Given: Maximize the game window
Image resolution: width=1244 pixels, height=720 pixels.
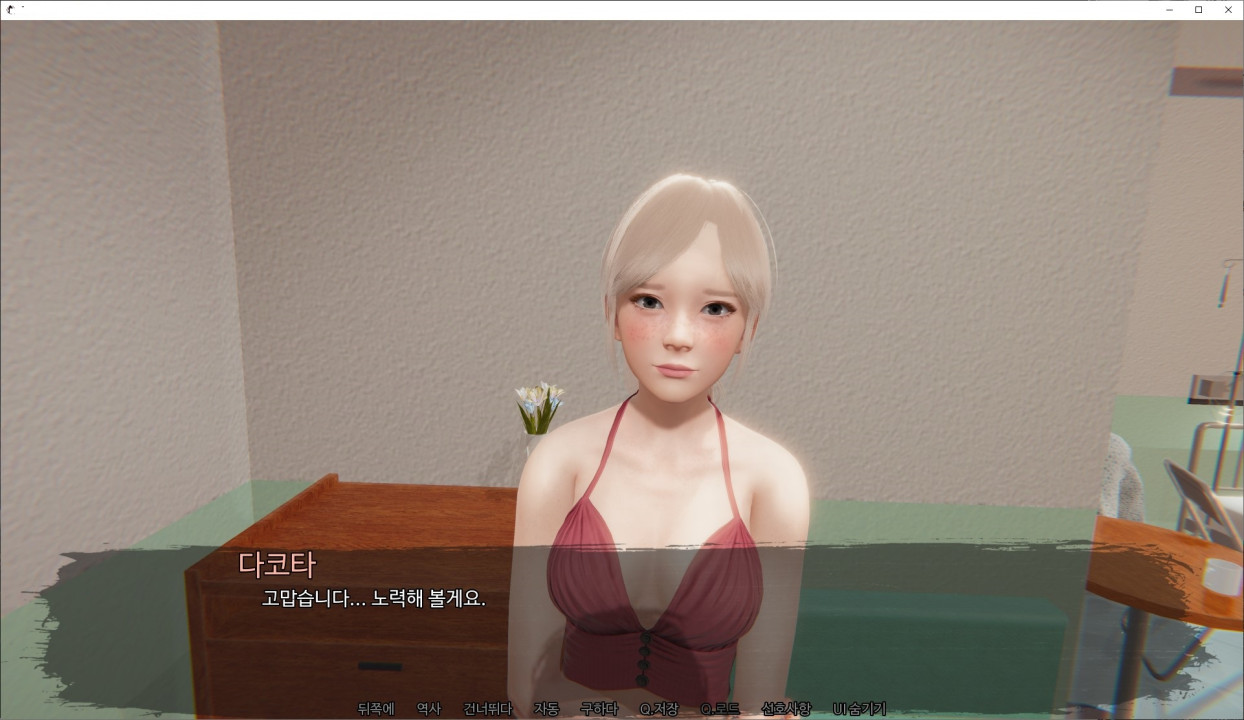Looking at the screenshot, I should tap(1198, 10).
